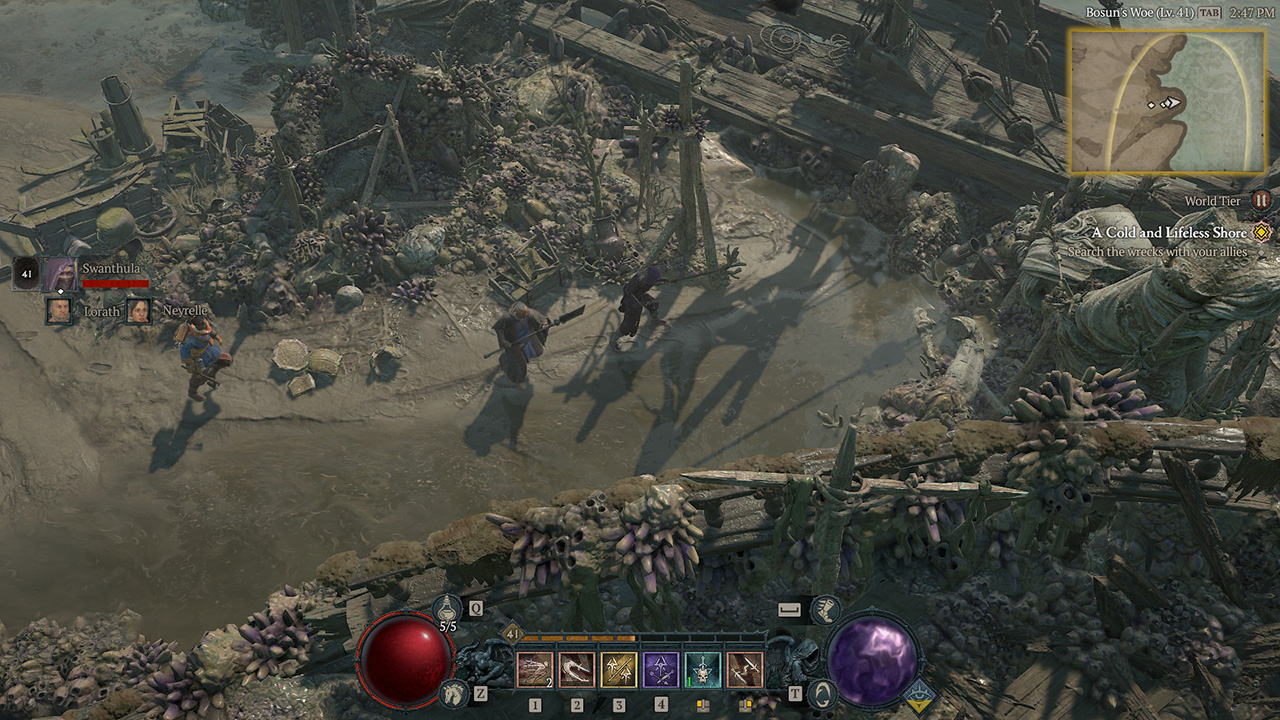
Task: Select Neyrelle's companion portrait
Action: pyautogui.click(x=138, y=311)
